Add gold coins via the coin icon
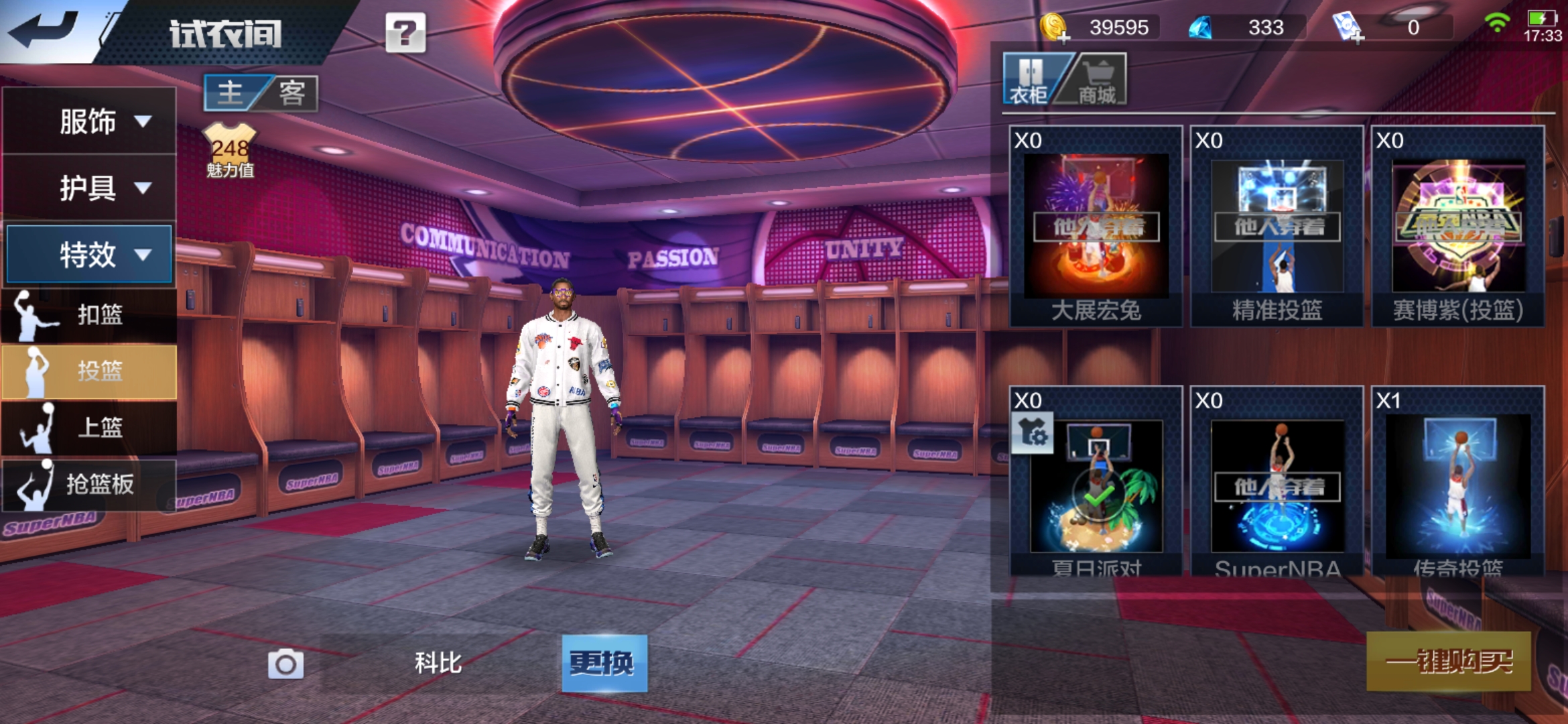 click(x=1055, y=28)
